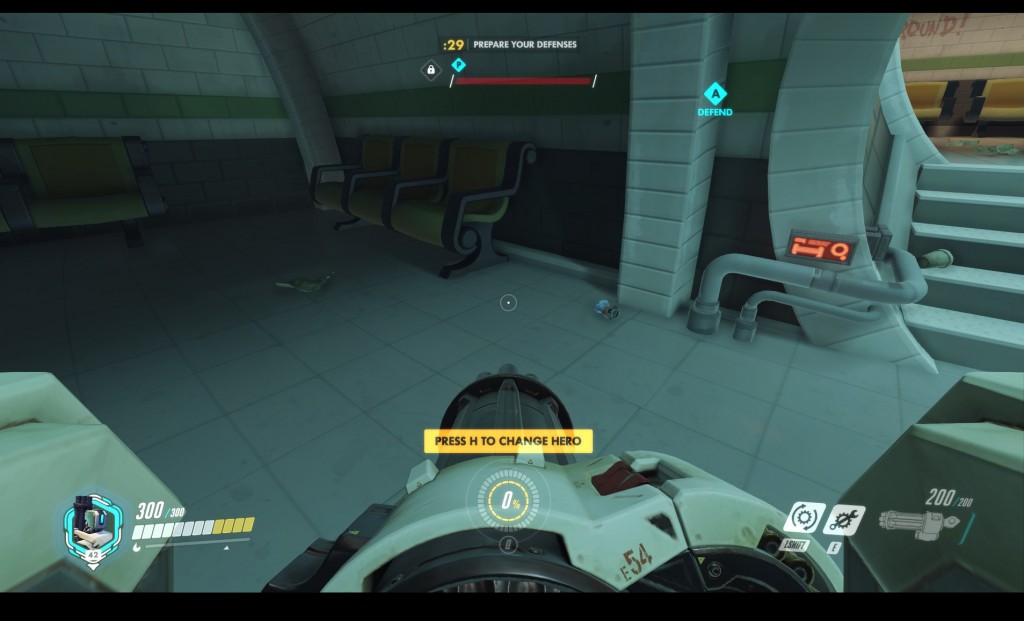
Task: Click the ultimate charge ring
Action: [x=508, y=501]
